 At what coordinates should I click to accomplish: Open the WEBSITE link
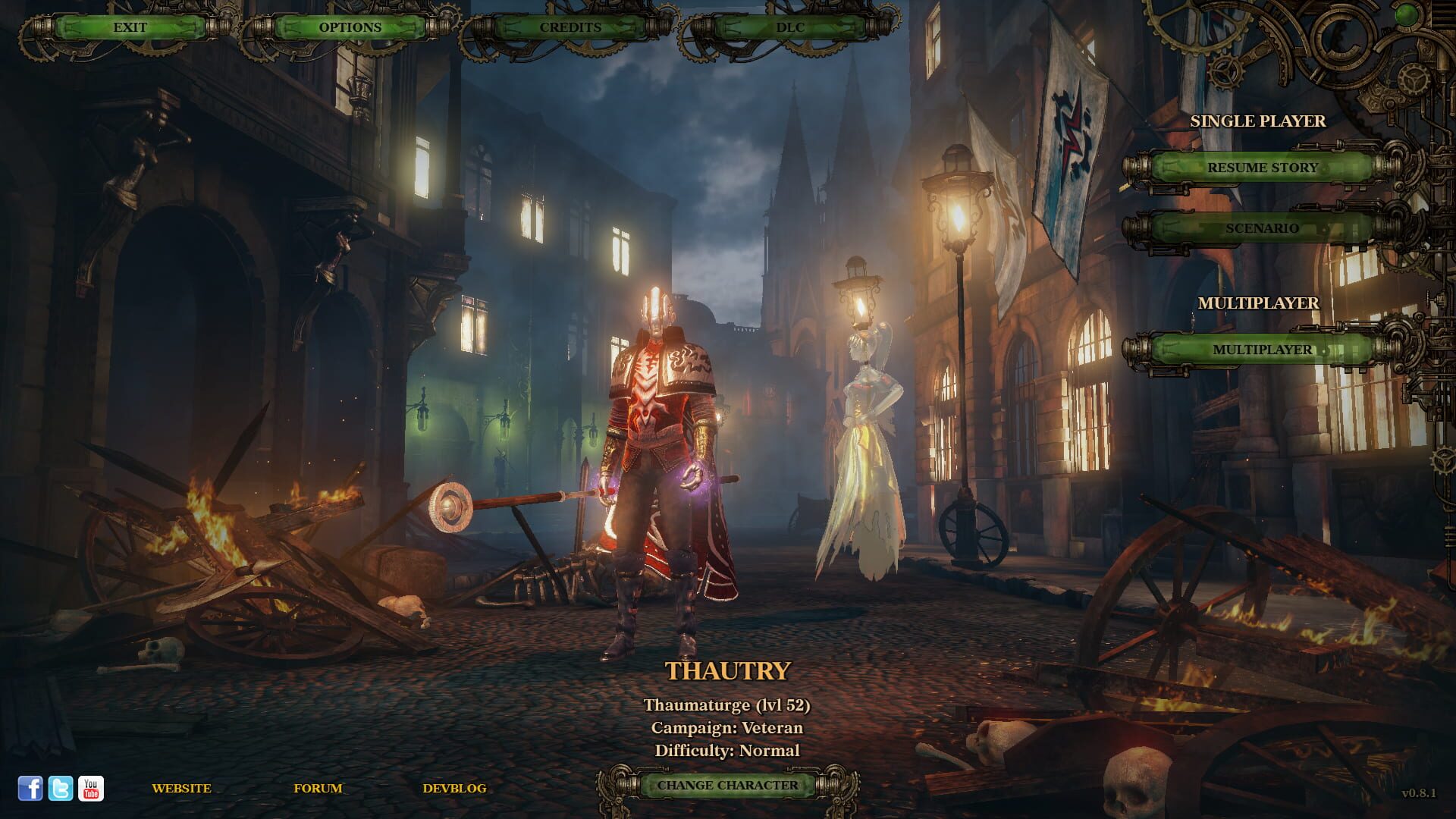tap(182, 789)
